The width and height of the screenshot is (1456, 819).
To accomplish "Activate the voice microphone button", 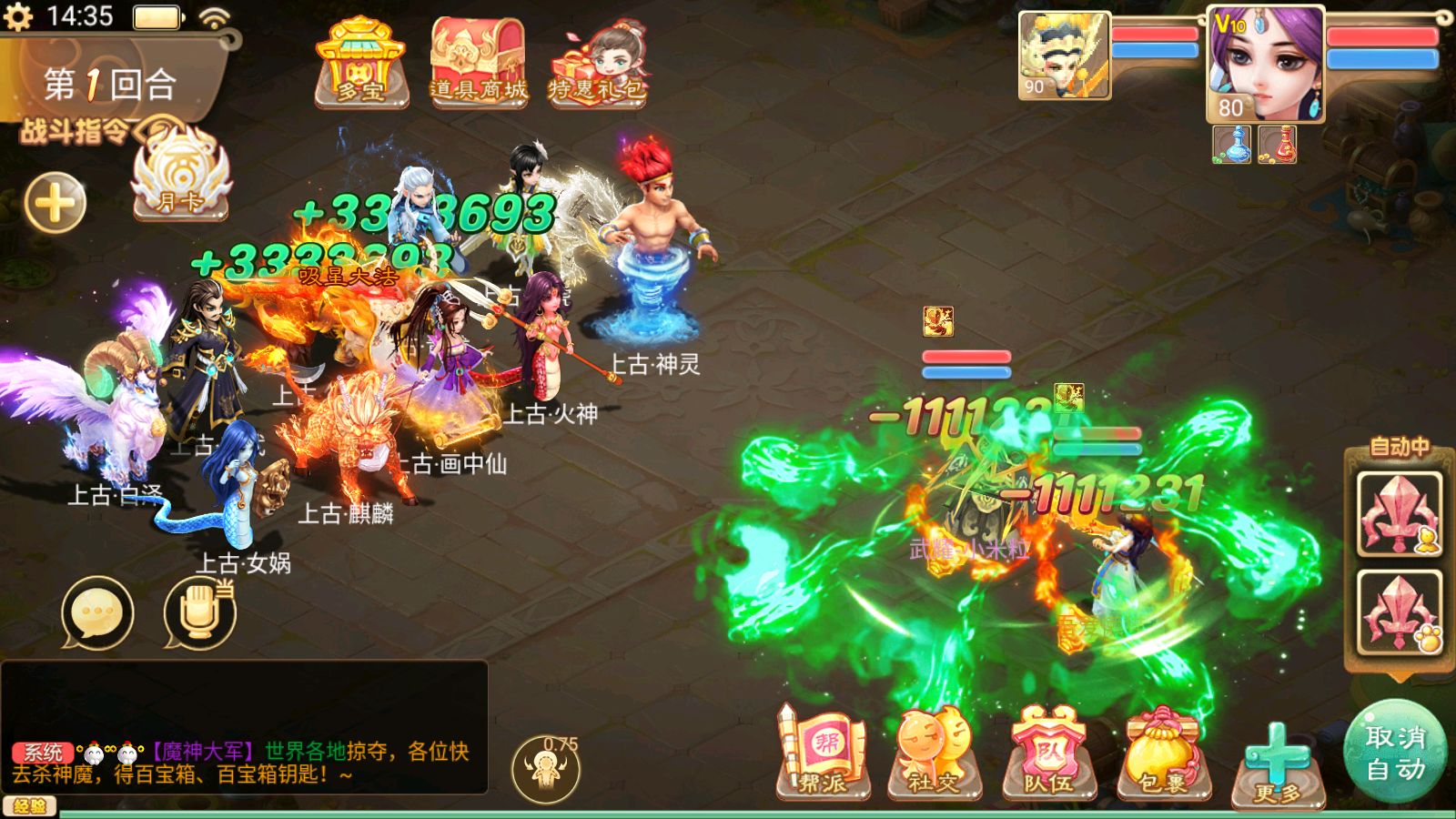I will pyautogui.click(x=199, y=612).
